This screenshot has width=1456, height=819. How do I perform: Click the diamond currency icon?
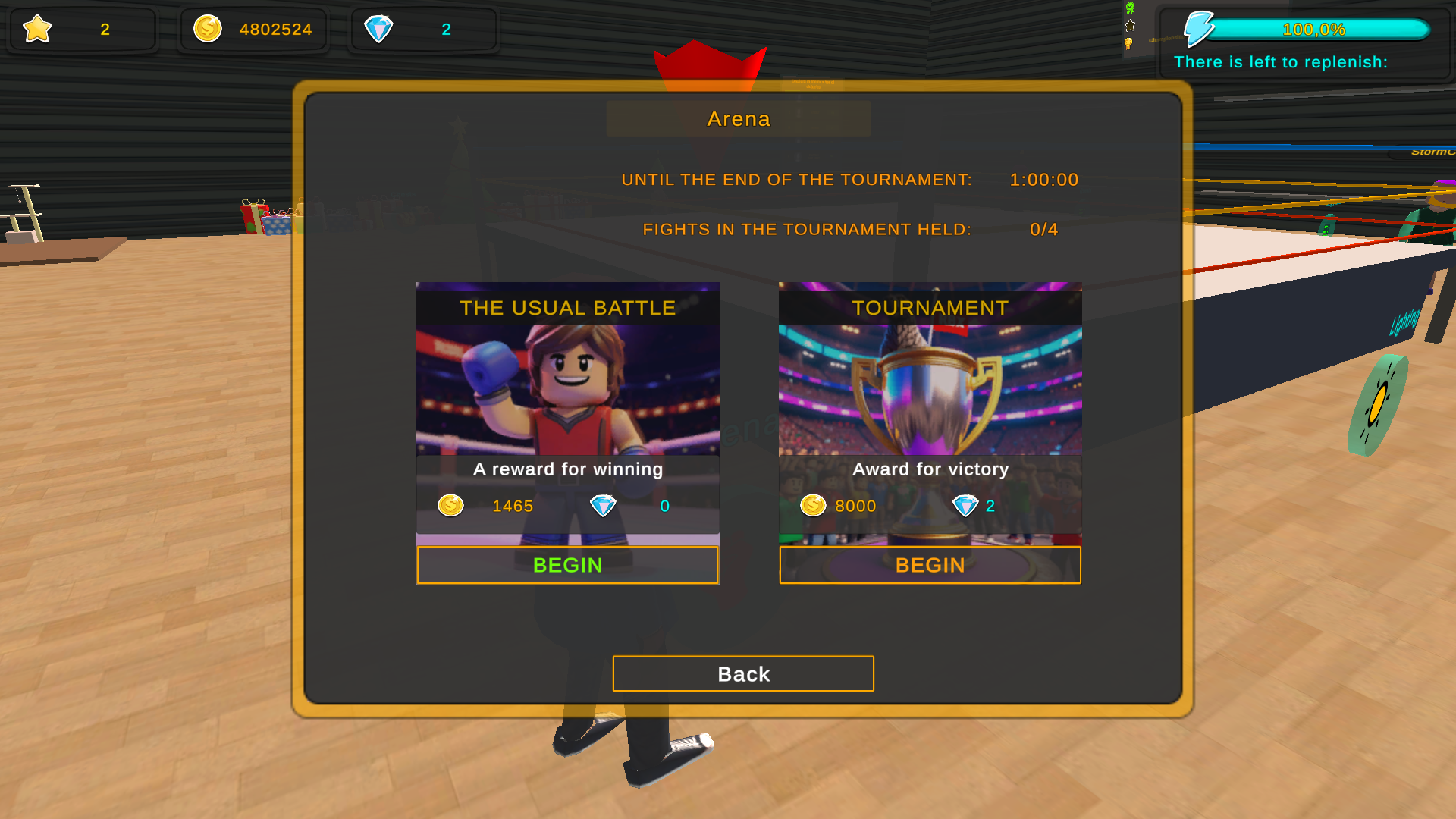(379, 29)
